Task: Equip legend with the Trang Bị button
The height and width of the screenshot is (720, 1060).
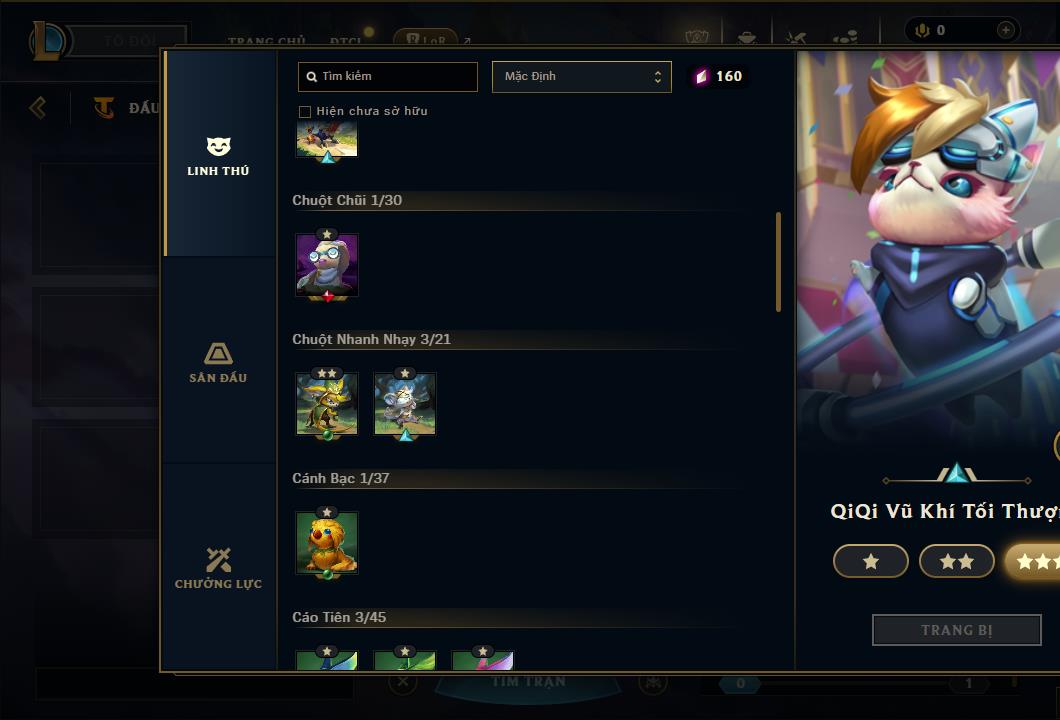Action: [956, 630]
